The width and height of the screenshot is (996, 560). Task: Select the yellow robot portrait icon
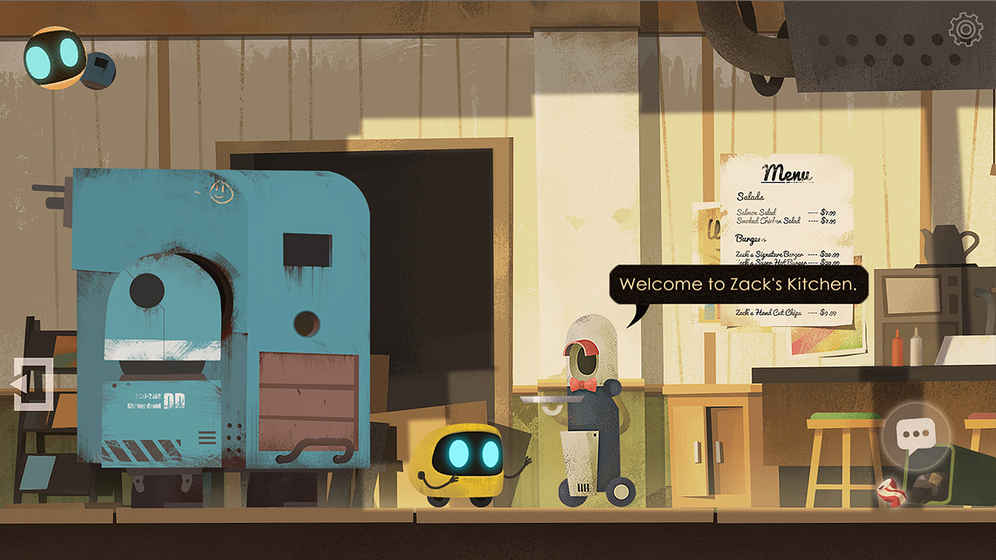(x=53, y=57)
